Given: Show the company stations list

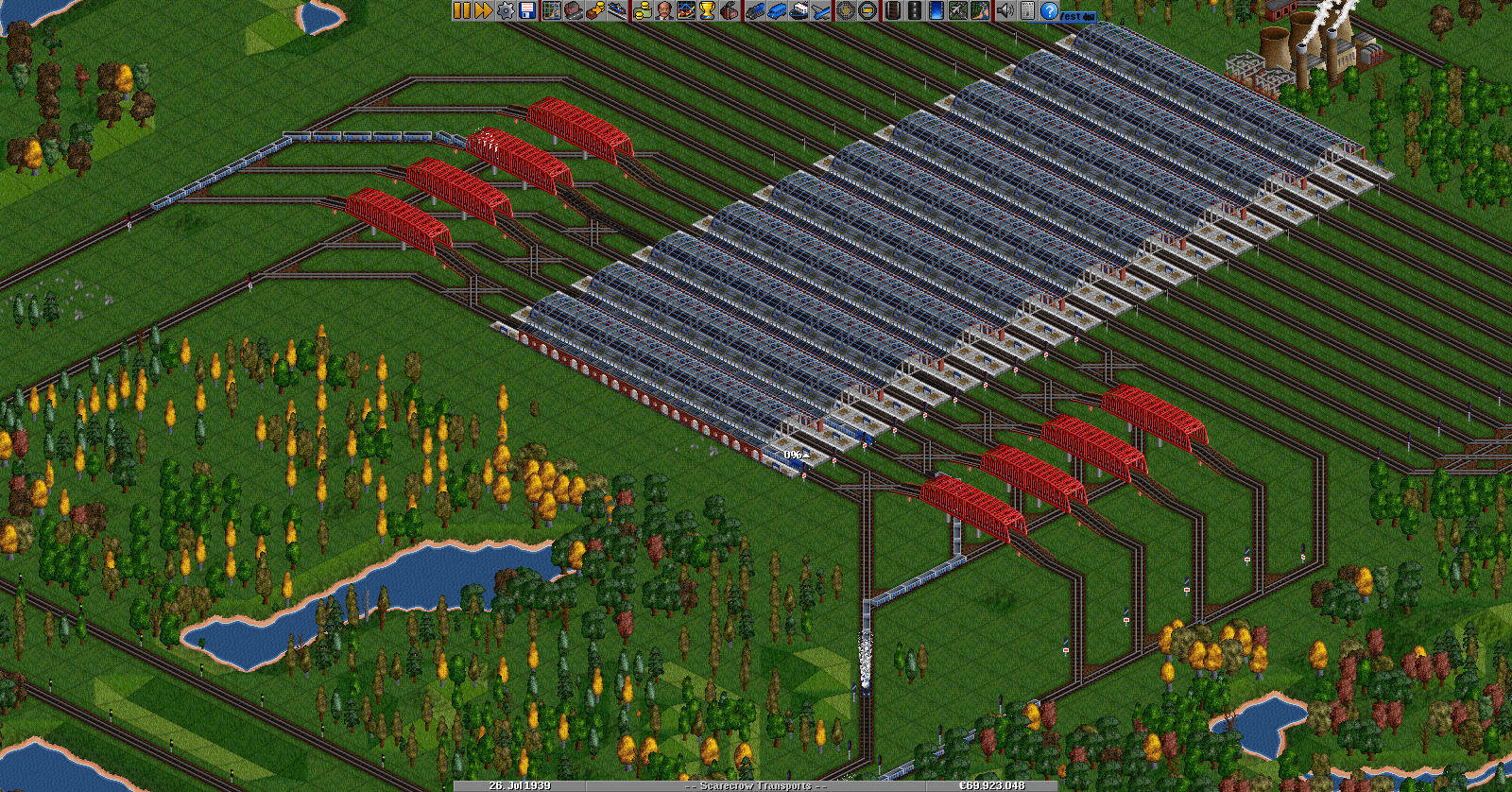Looking at the screenshot, I should pyautogui.click(x=616, y=10).
